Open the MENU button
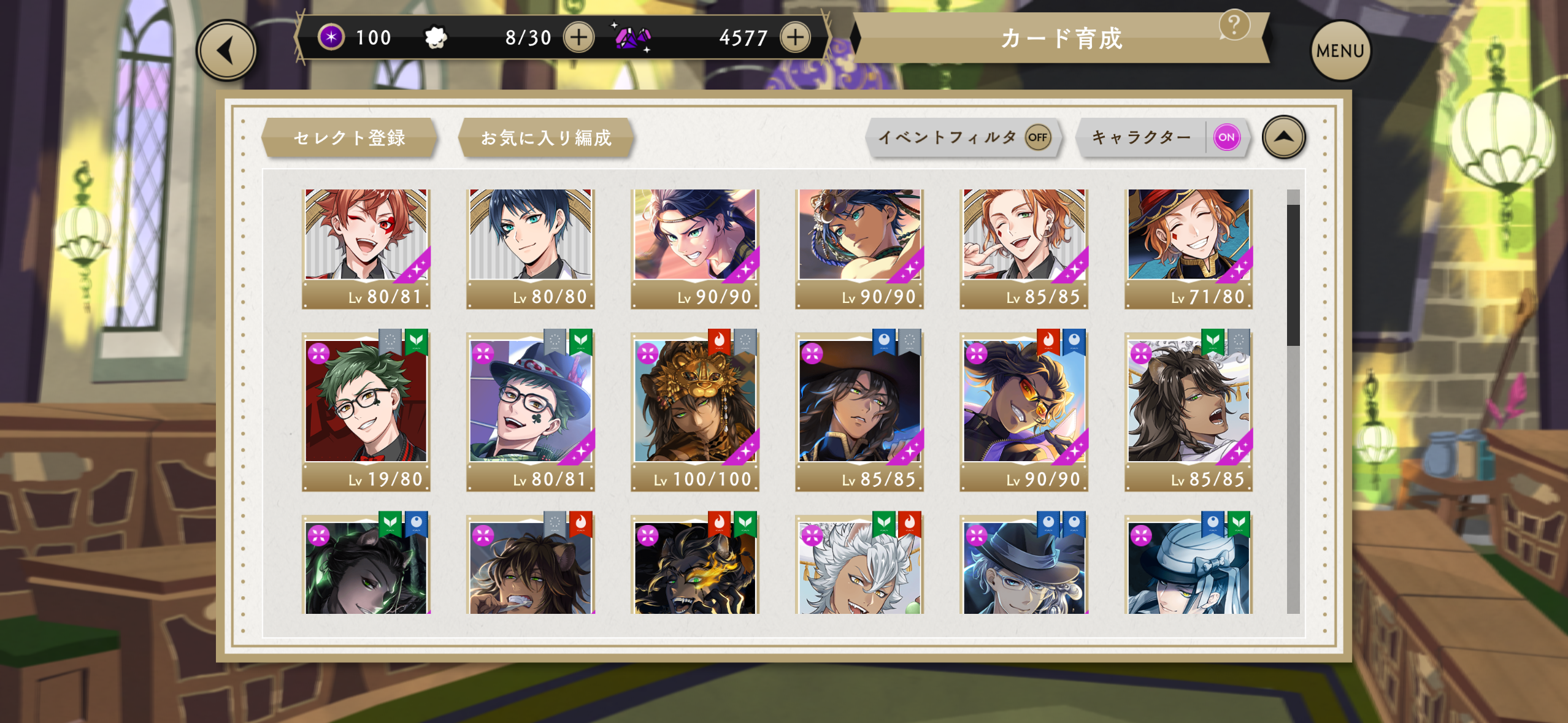 1340,51
